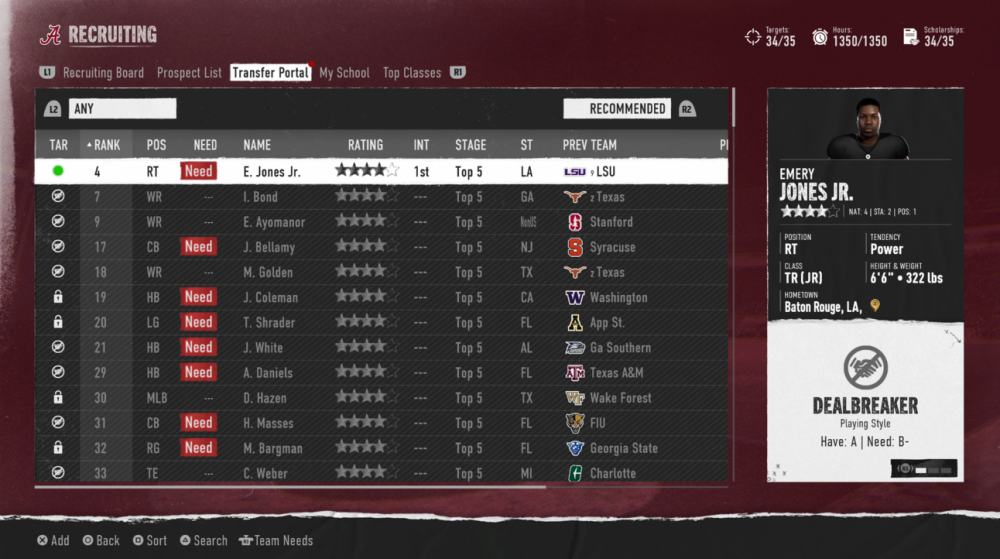Open the ANY position filter
This screenshot has height=559, width=1000.
coord(122,108)
